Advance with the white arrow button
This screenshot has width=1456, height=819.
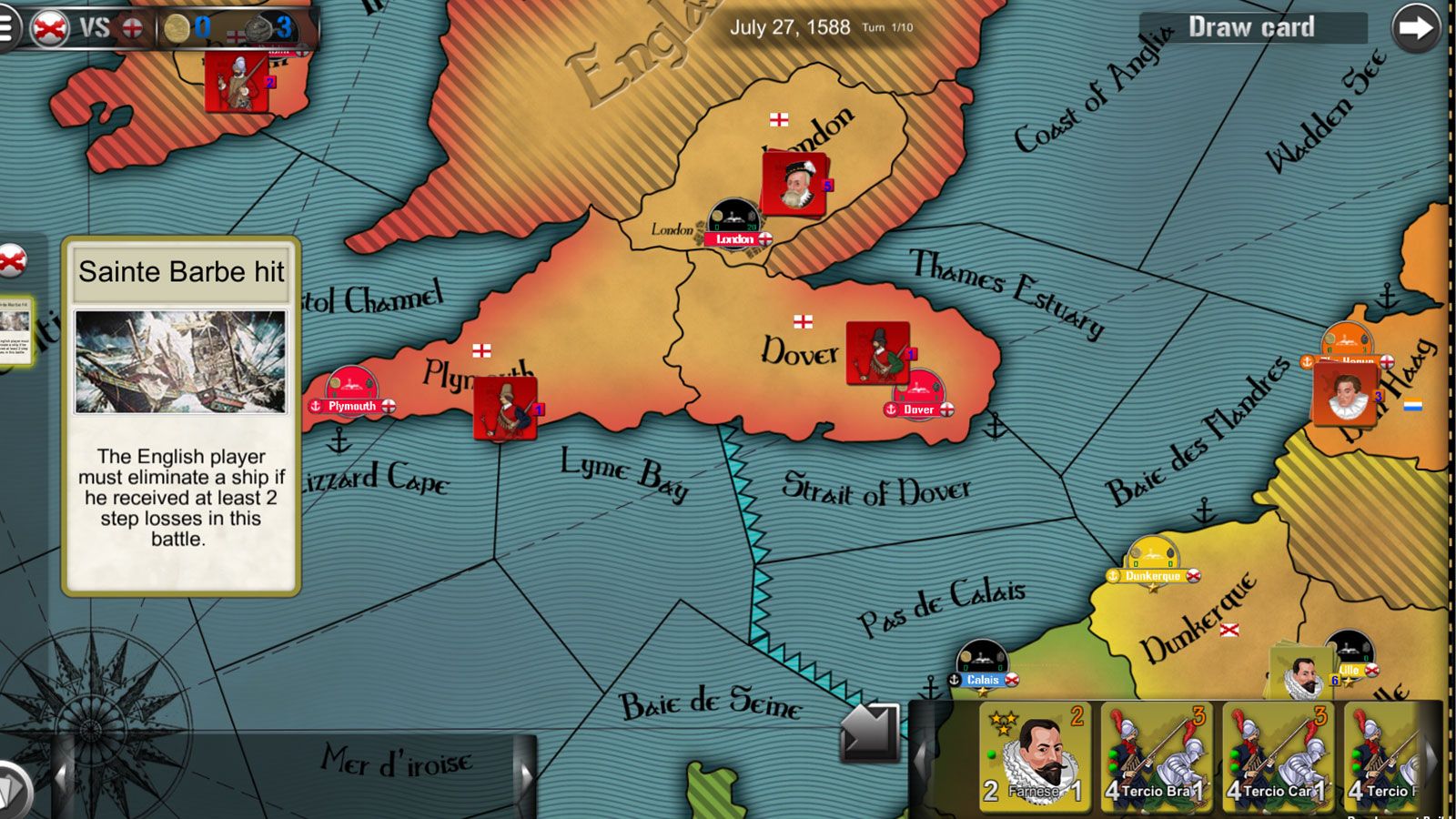click(x=1415, y=28)
